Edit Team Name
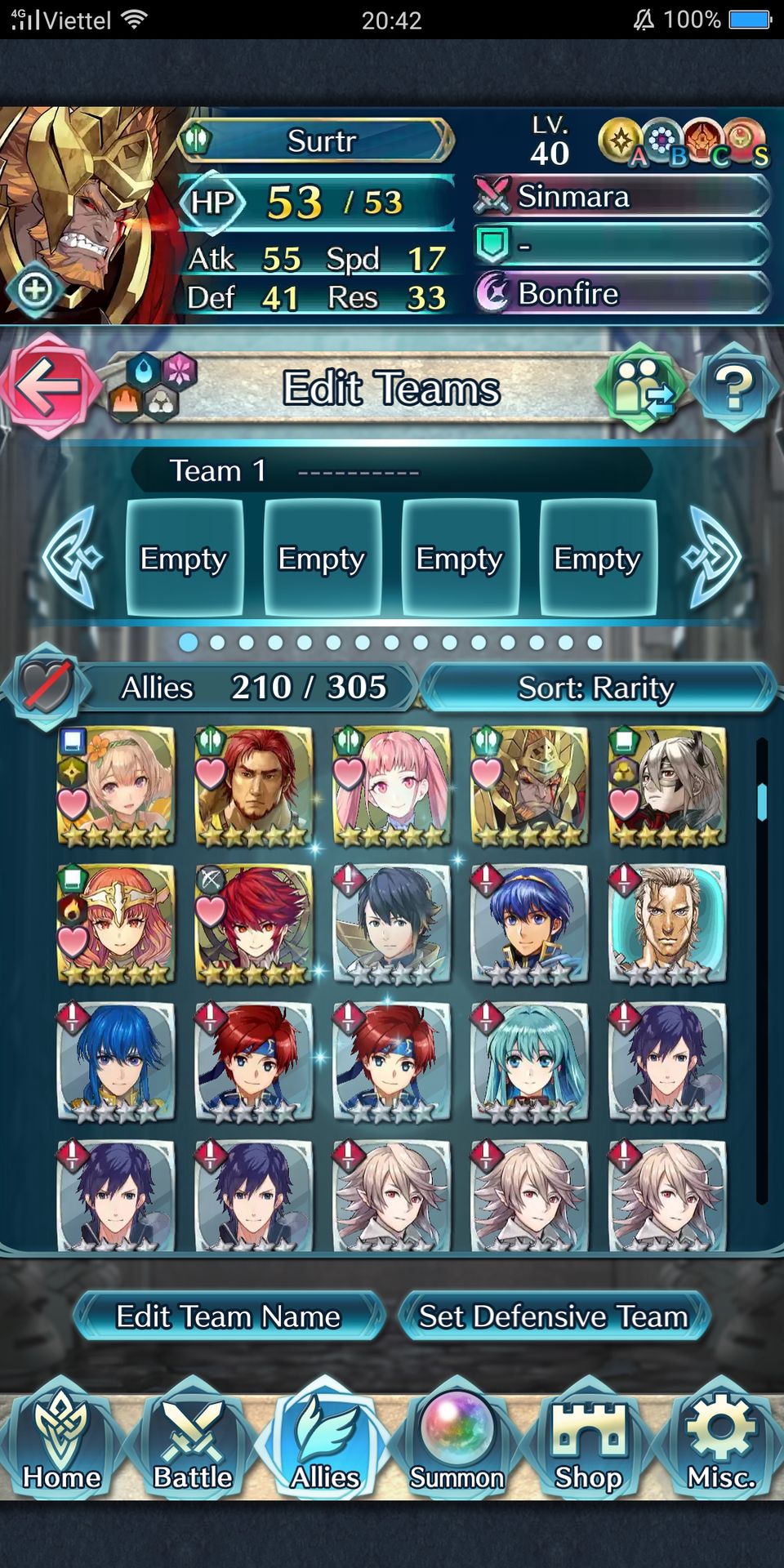784x1568 pixels. point(228,1316)
